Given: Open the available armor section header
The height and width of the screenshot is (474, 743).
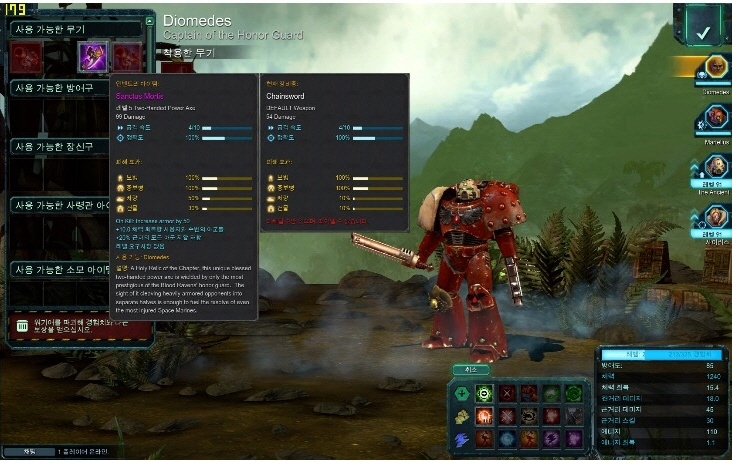Looking at the screenshot, I should point(60,88).
